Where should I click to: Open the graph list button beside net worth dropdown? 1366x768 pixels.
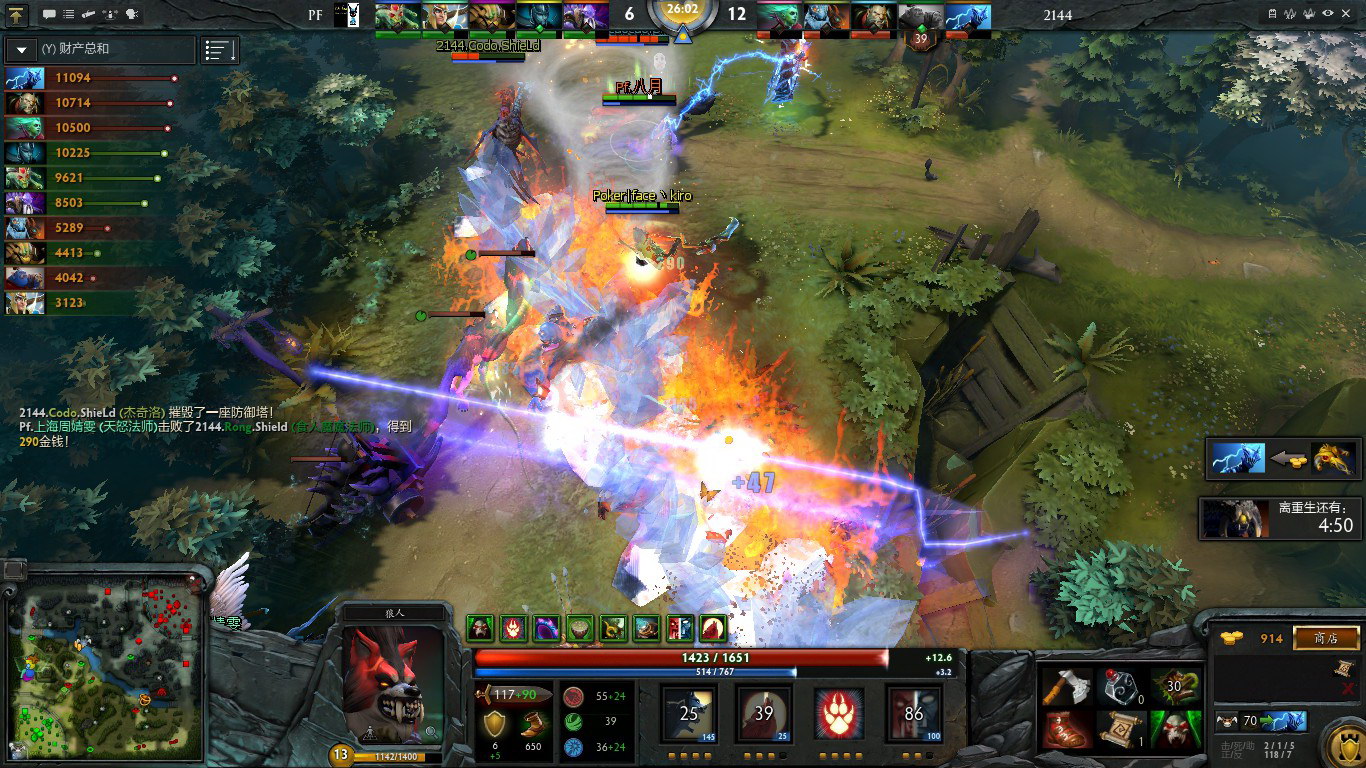220,50
